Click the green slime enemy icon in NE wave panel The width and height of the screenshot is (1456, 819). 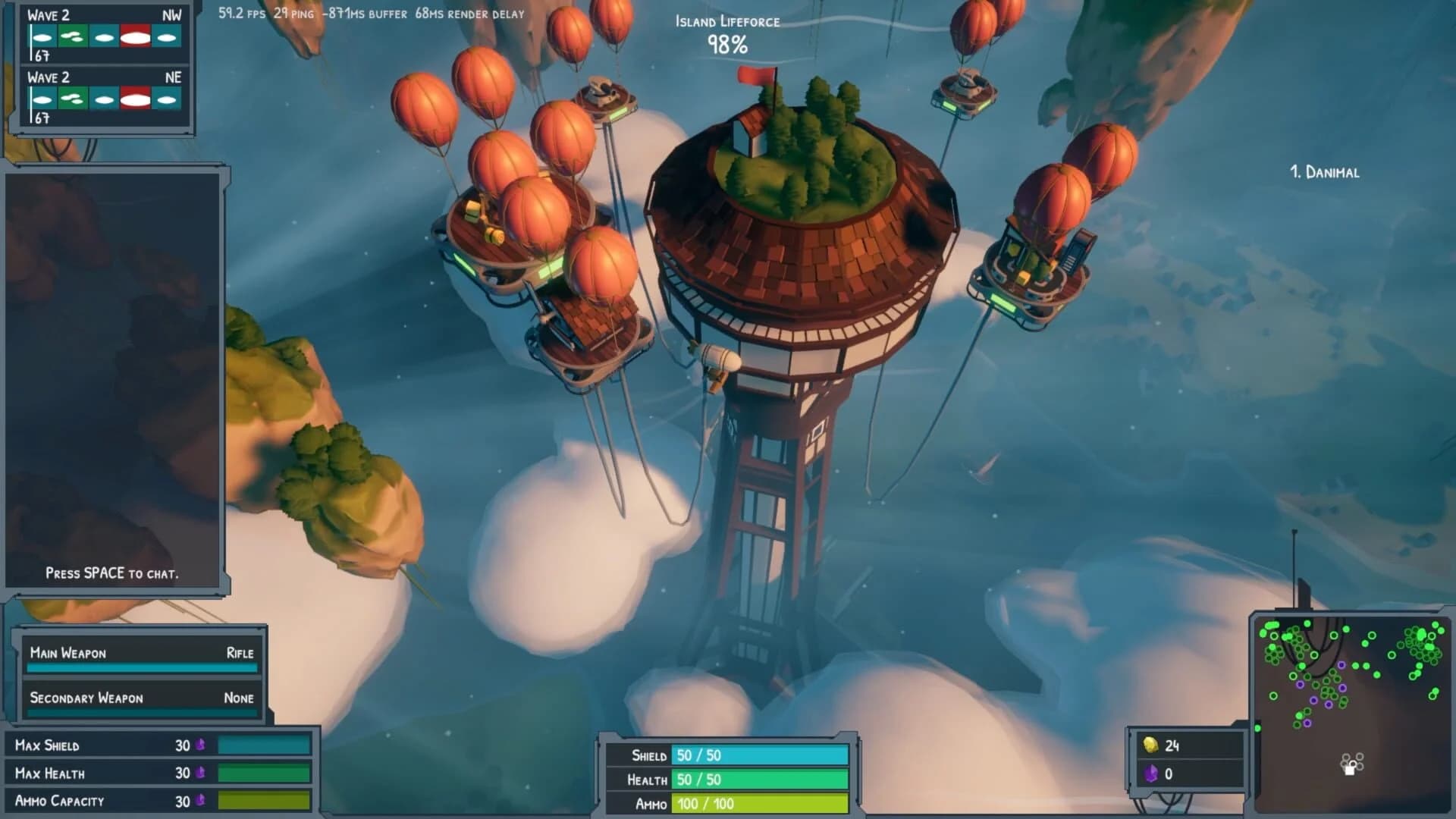click(73, 99)
